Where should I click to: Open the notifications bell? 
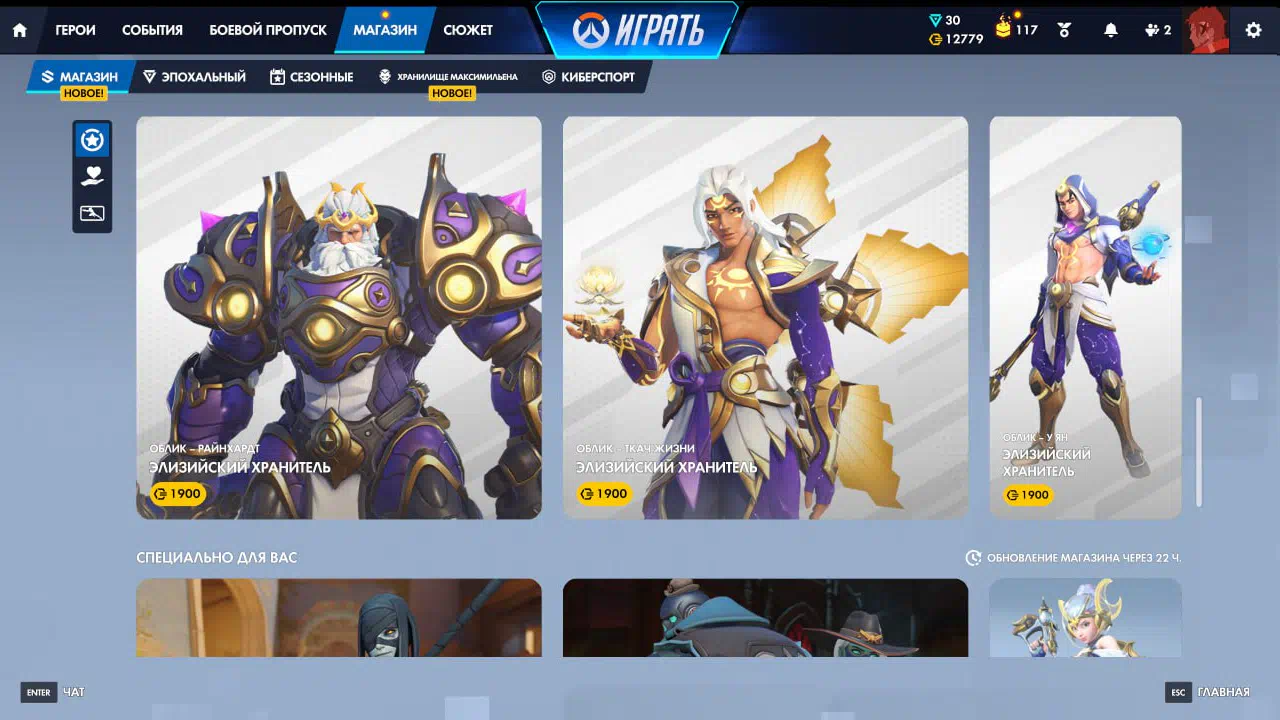click(1110, 30)
